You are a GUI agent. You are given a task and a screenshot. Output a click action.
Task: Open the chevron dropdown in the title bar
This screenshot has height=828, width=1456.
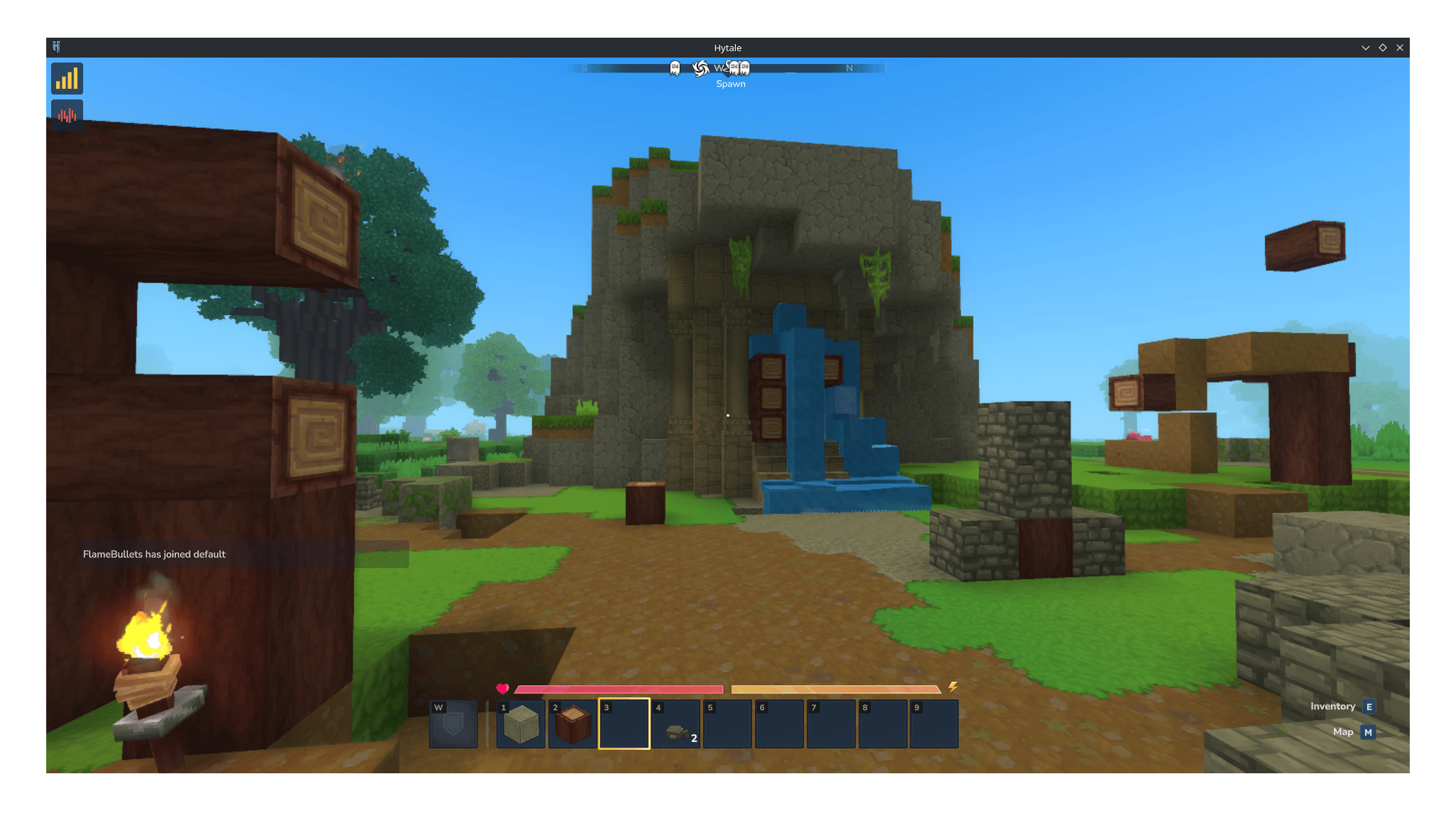[x=1365, y=48]
